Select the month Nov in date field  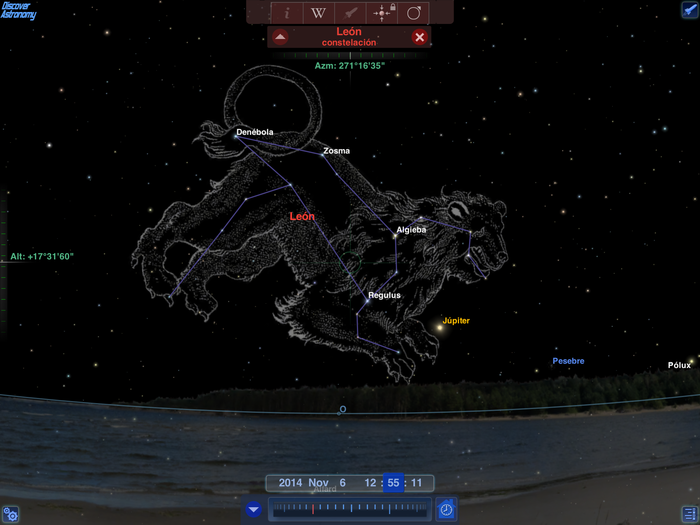[x=319, y=483]
